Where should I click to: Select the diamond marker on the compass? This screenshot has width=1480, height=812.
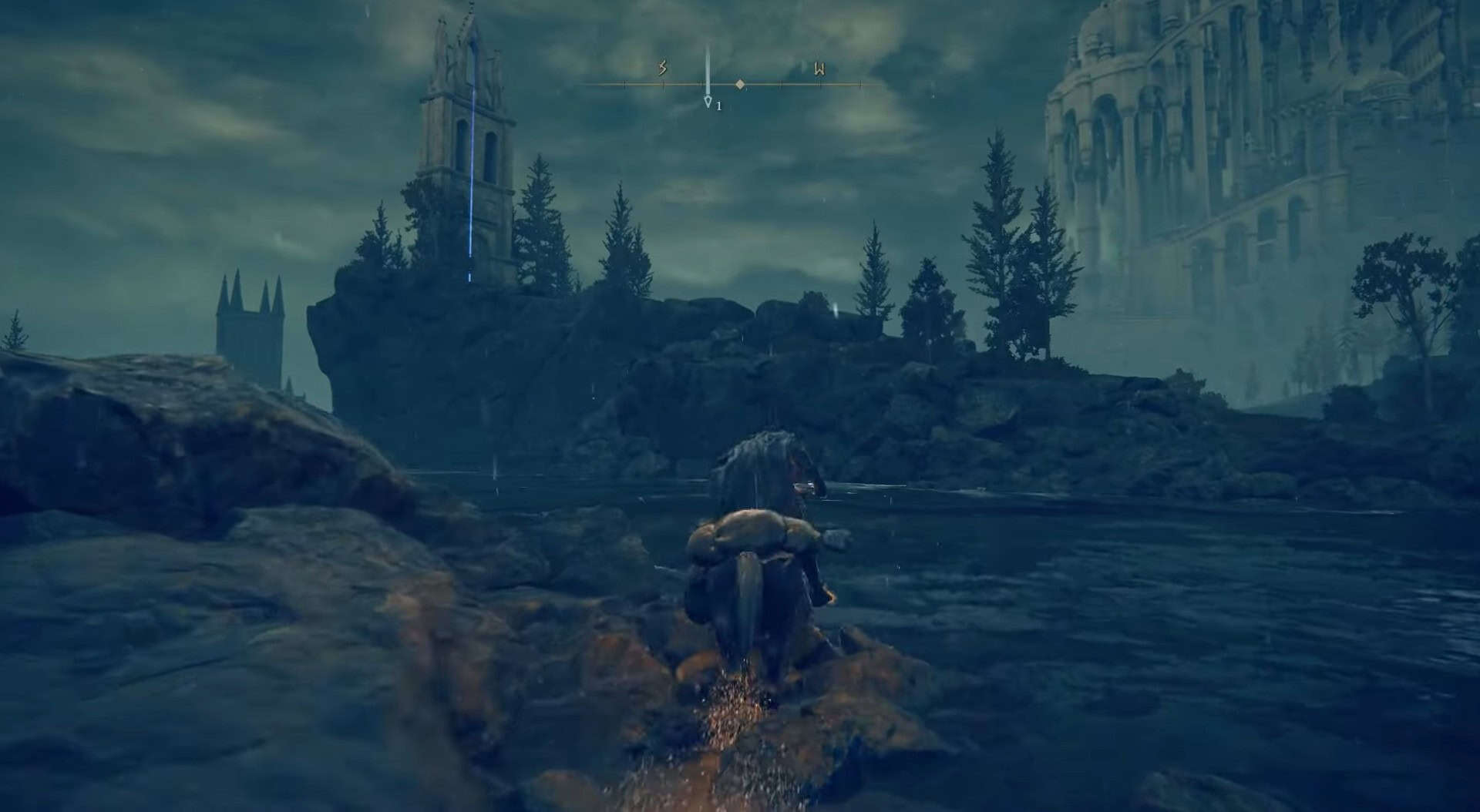[740, 84]
